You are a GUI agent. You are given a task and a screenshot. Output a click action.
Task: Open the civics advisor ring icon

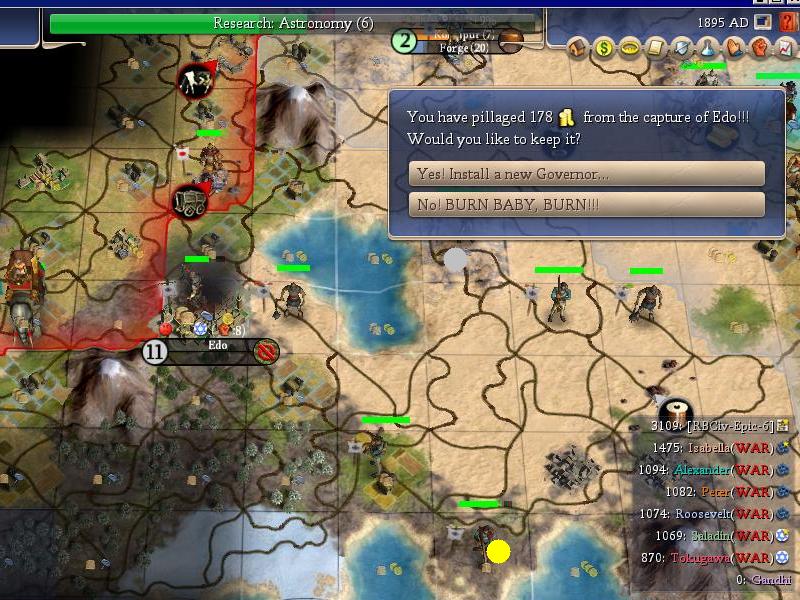(x=630, y=48)
